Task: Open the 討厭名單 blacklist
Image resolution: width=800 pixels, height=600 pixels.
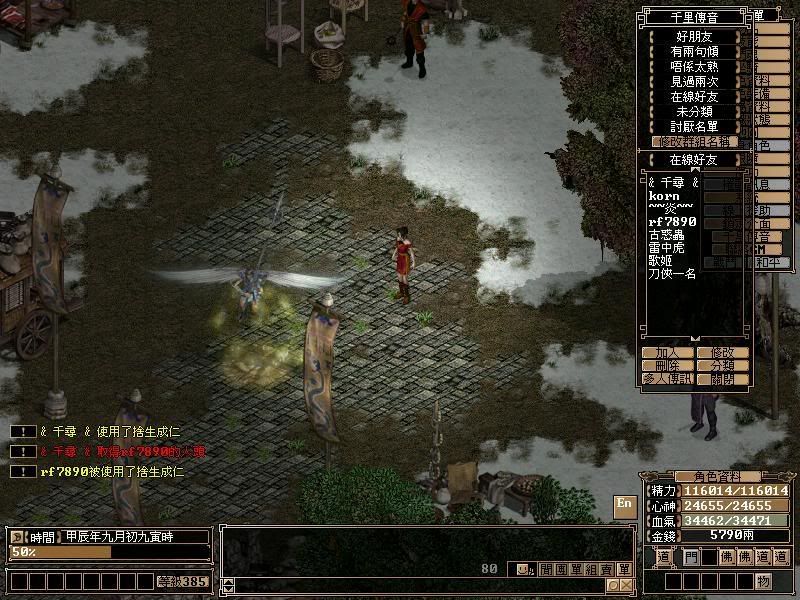Action: (694, 126)
